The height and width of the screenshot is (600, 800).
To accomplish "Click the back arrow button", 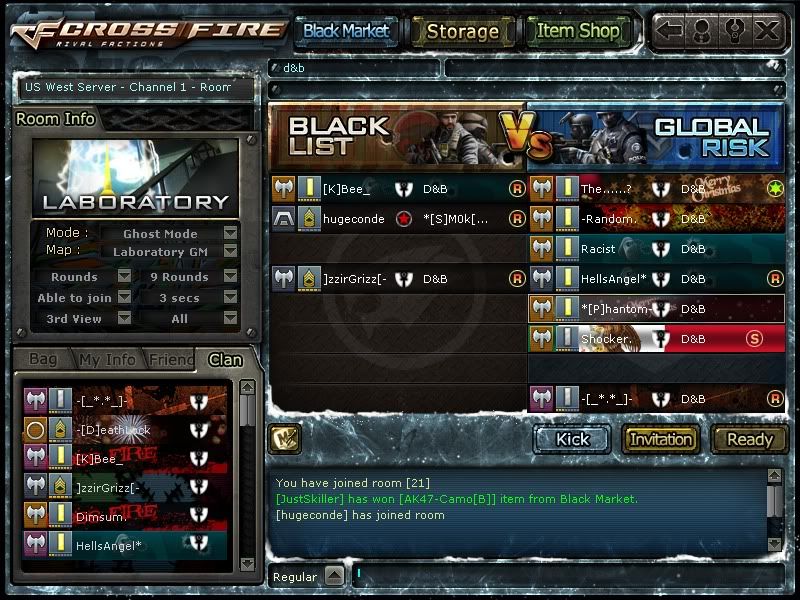I will click(x=670, y=31).
